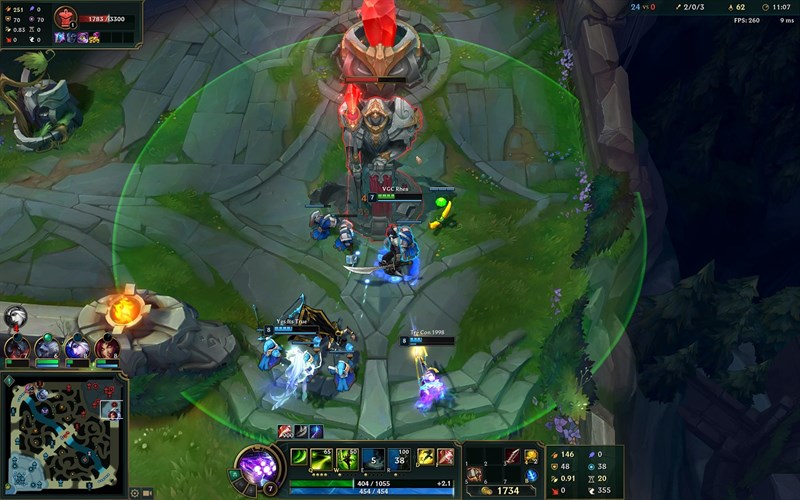Toggle the camera button beside the minimap
The image size is (800, 500).
pos(147,492)
